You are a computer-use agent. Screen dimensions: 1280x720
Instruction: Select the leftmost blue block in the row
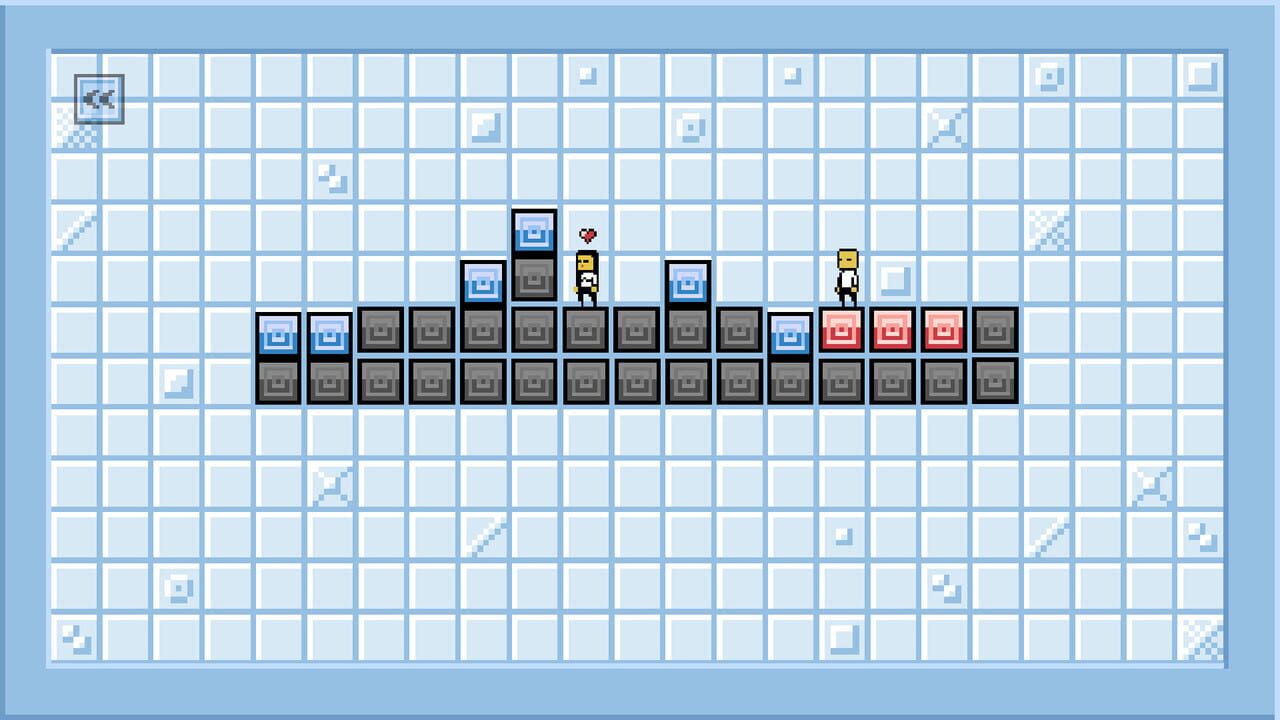[278, 334]
